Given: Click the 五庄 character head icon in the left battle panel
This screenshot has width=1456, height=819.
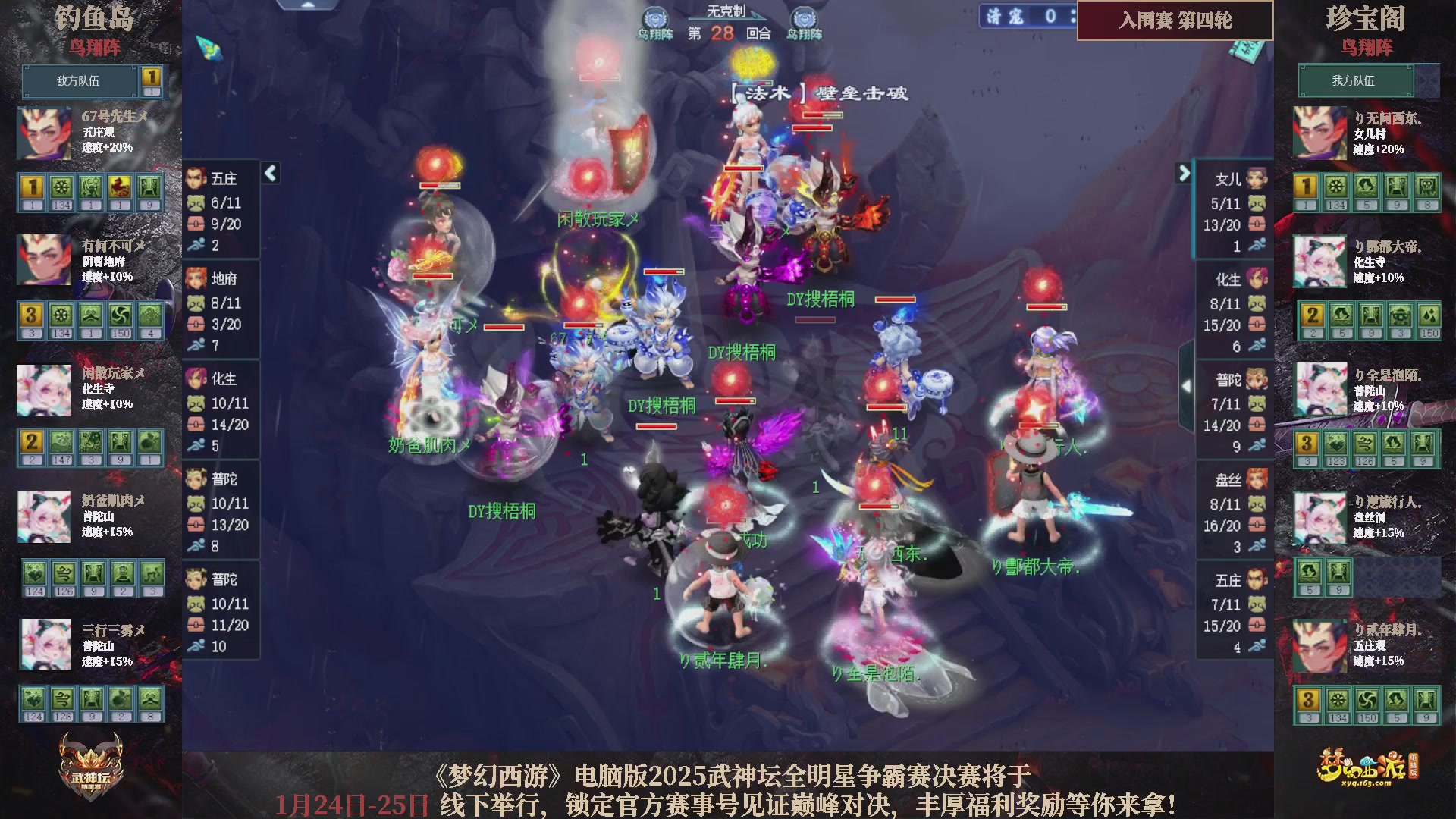Looking at the screenshot, I should (198, 179).
